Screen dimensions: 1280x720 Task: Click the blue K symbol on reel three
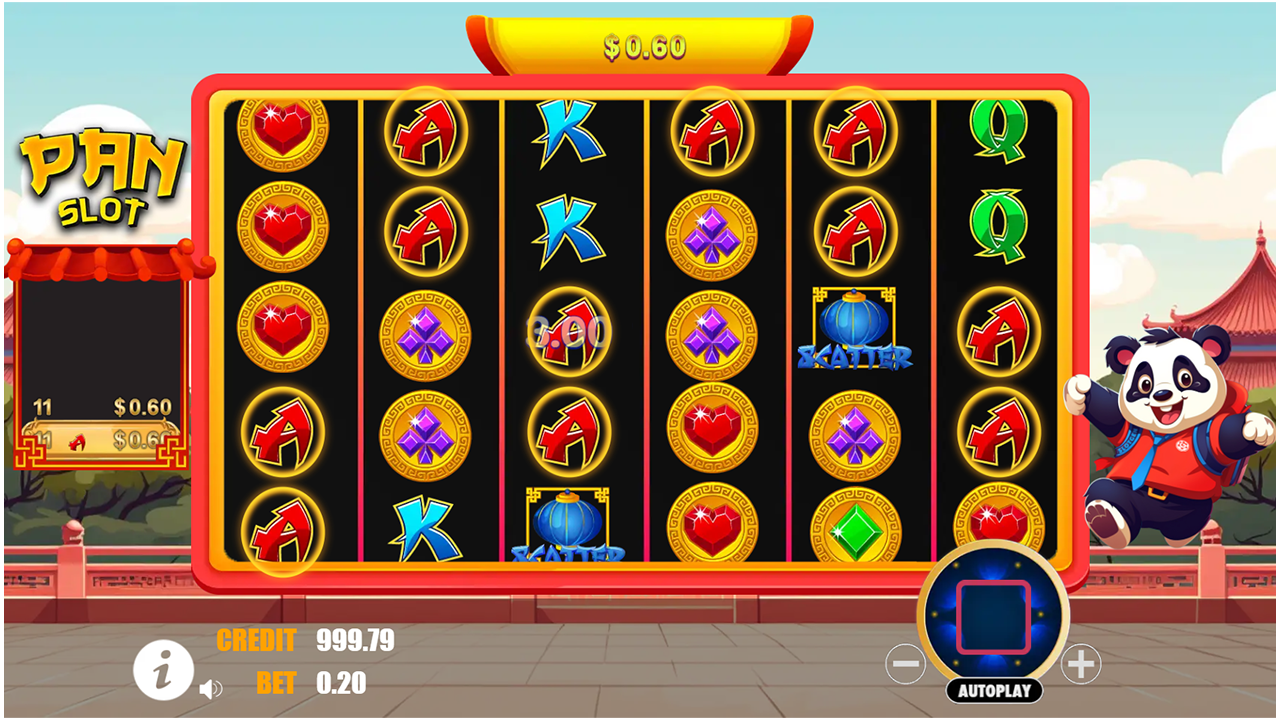point(568,132)
